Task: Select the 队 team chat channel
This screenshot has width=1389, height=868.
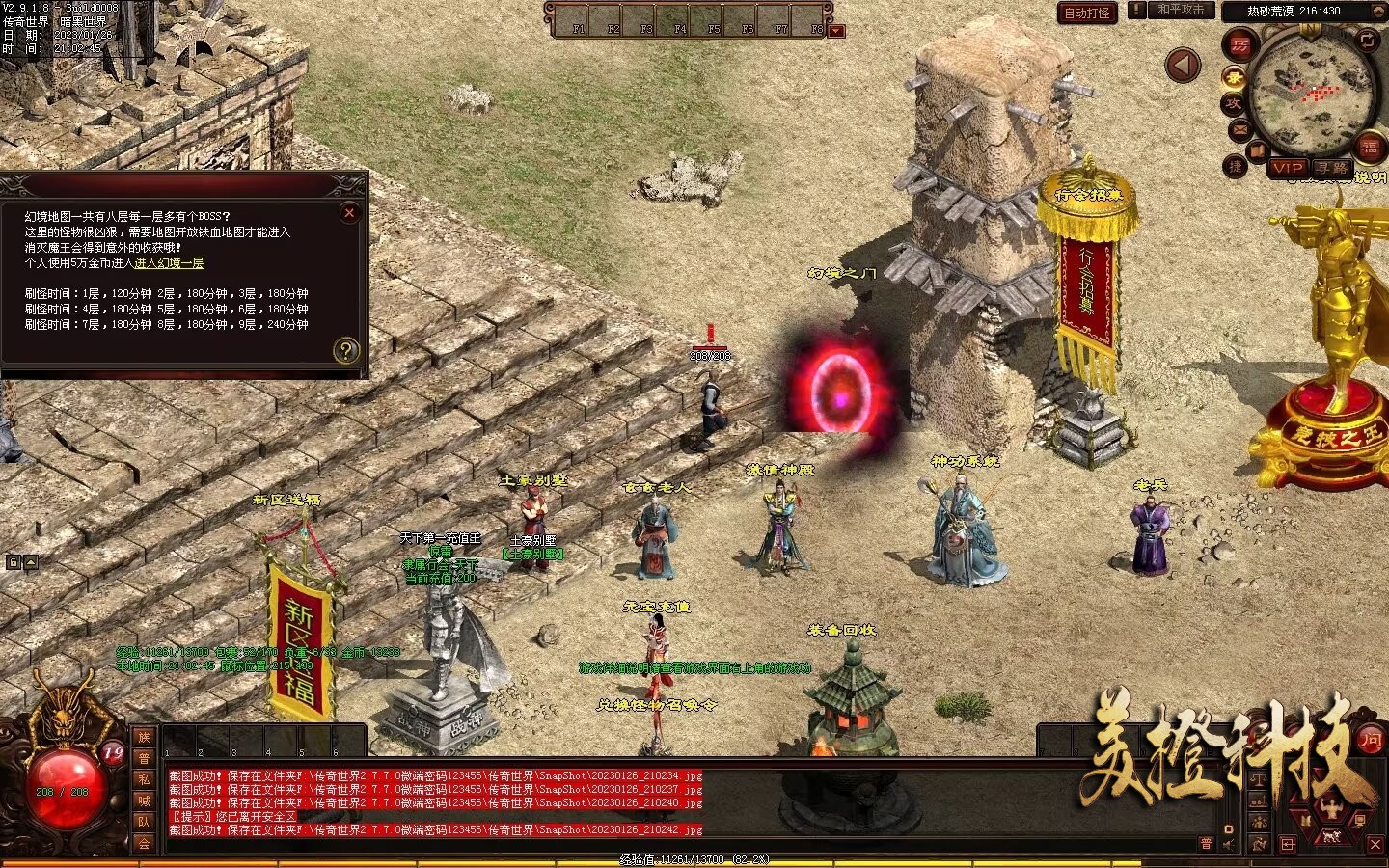Action: coord(144,822)
